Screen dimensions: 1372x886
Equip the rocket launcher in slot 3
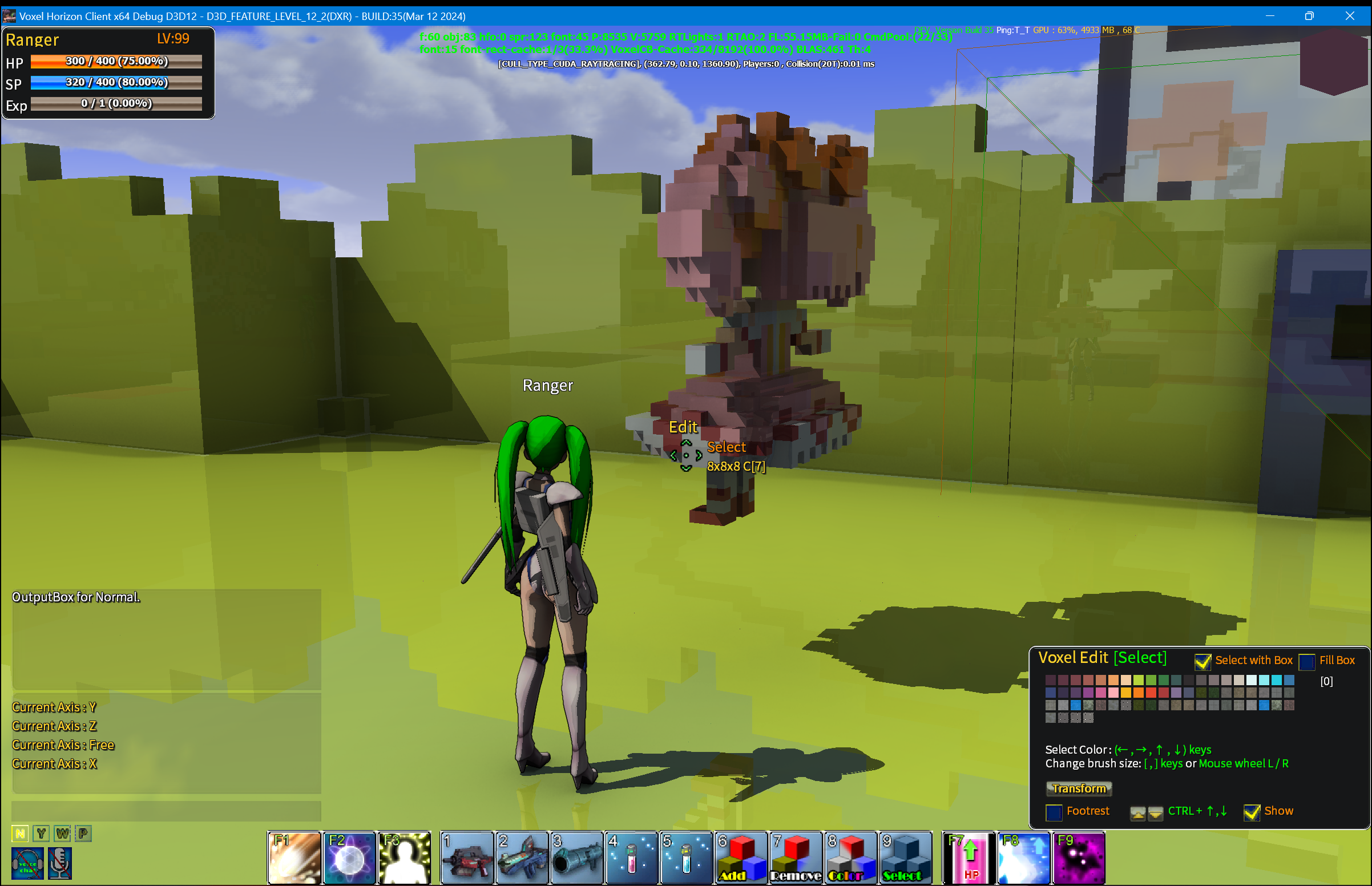tap(576, 859)
